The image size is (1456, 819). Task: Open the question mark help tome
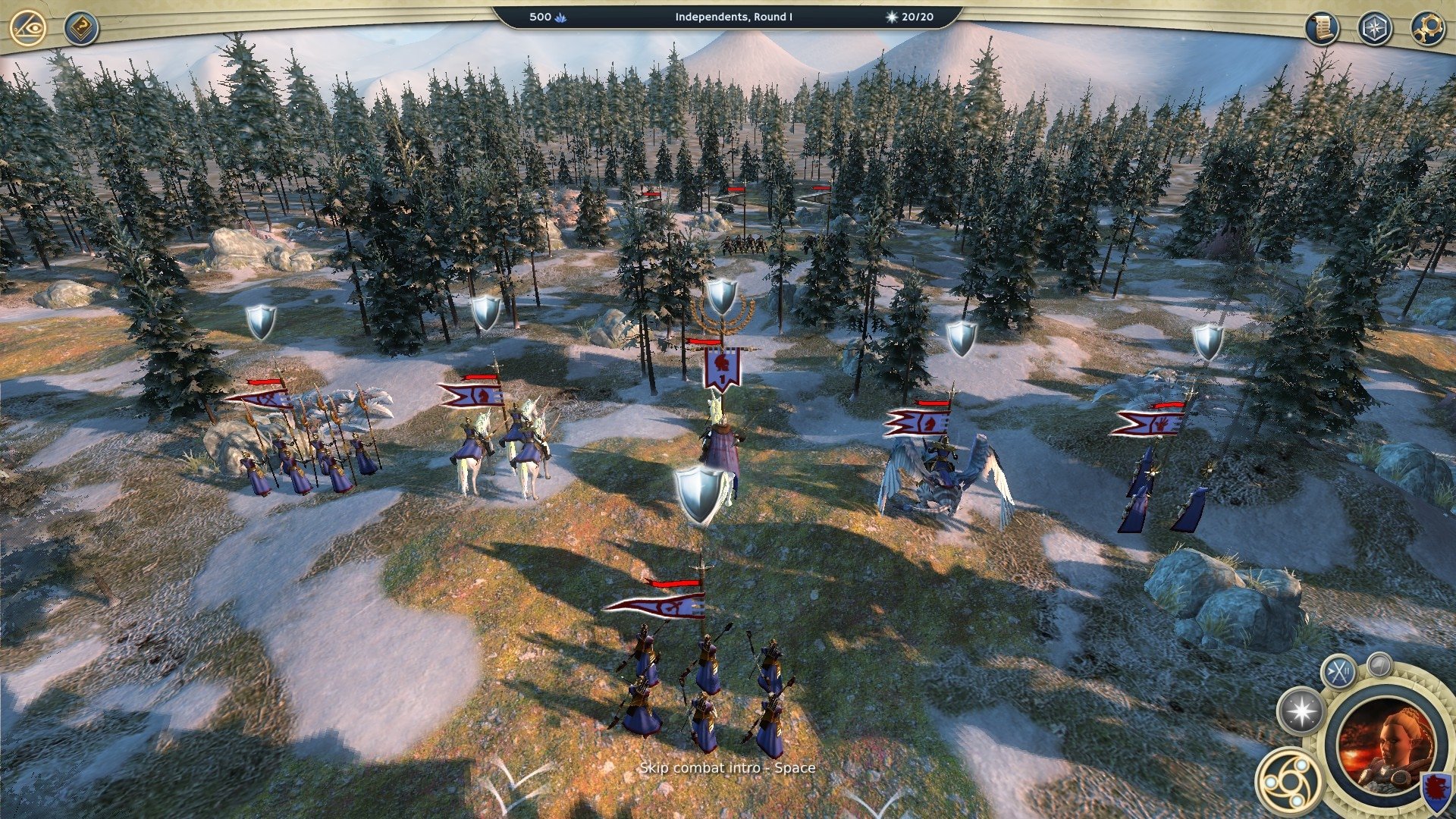[80, 29]
